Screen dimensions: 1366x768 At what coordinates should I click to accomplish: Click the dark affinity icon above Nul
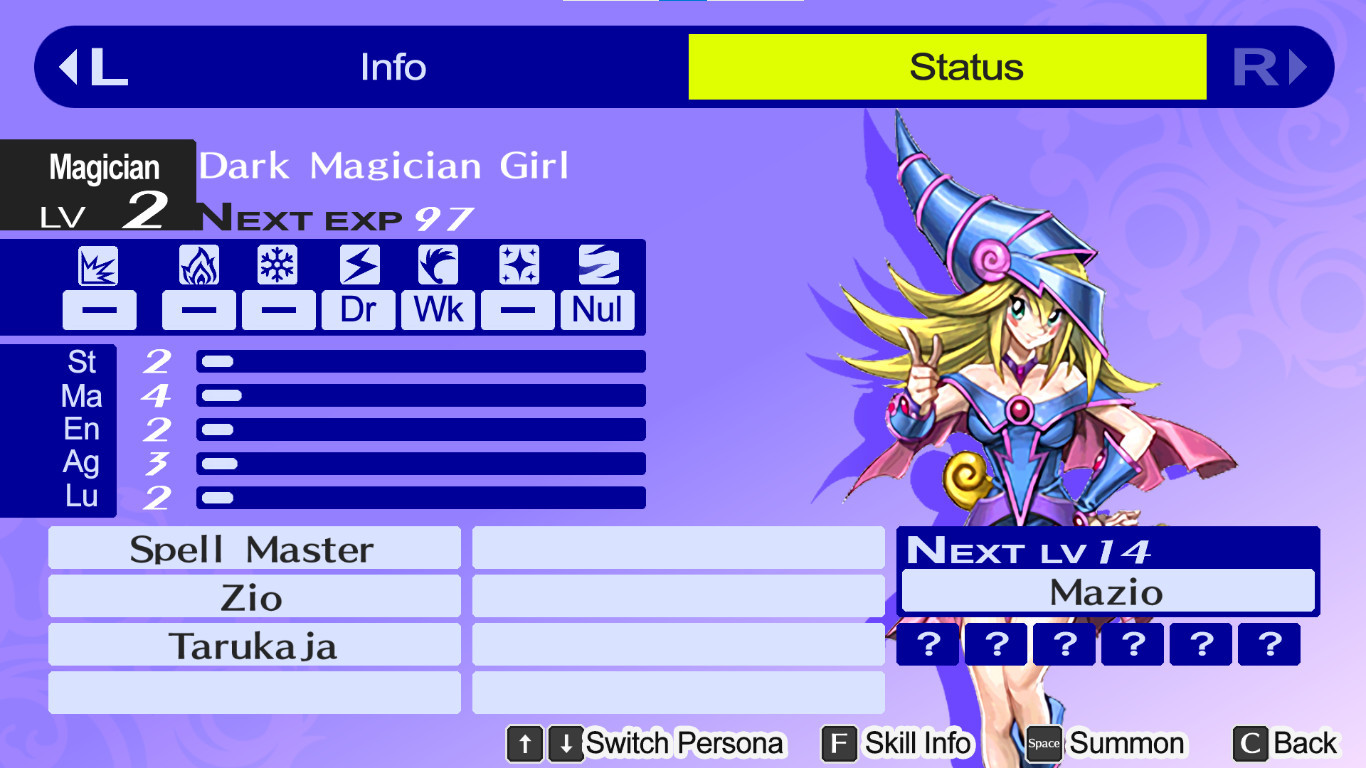click(597, 264)
